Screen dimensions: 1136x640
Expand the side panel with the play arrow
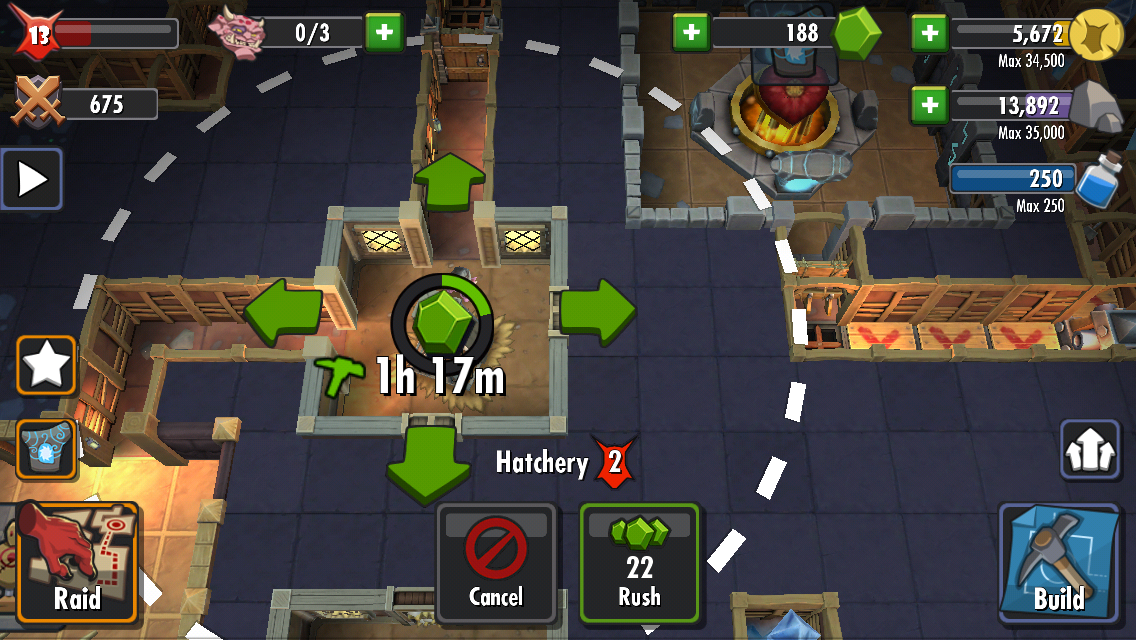point(32,179)
